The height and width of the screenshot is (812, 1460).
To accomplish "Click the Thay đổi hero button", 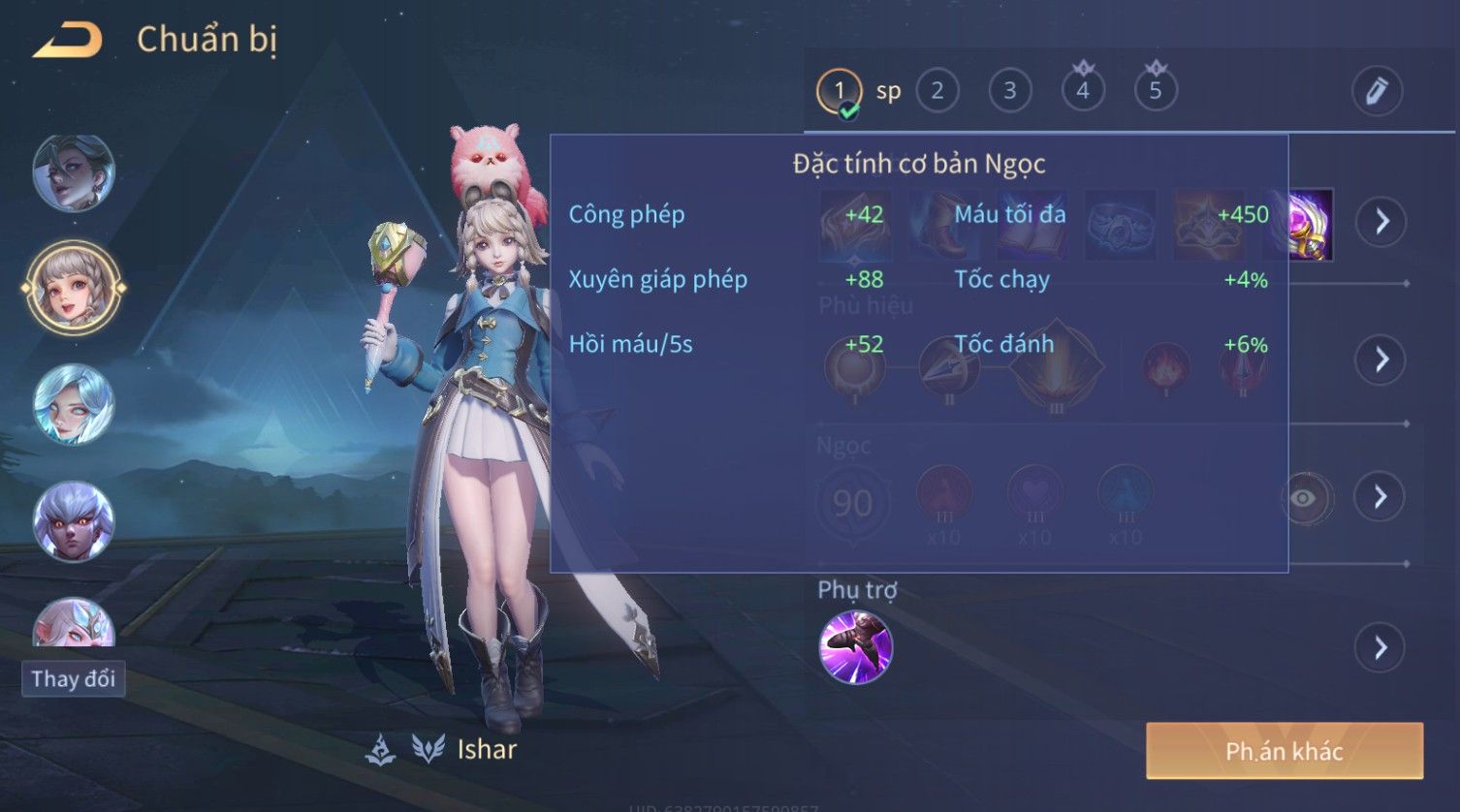I will [x=74, y=678].
